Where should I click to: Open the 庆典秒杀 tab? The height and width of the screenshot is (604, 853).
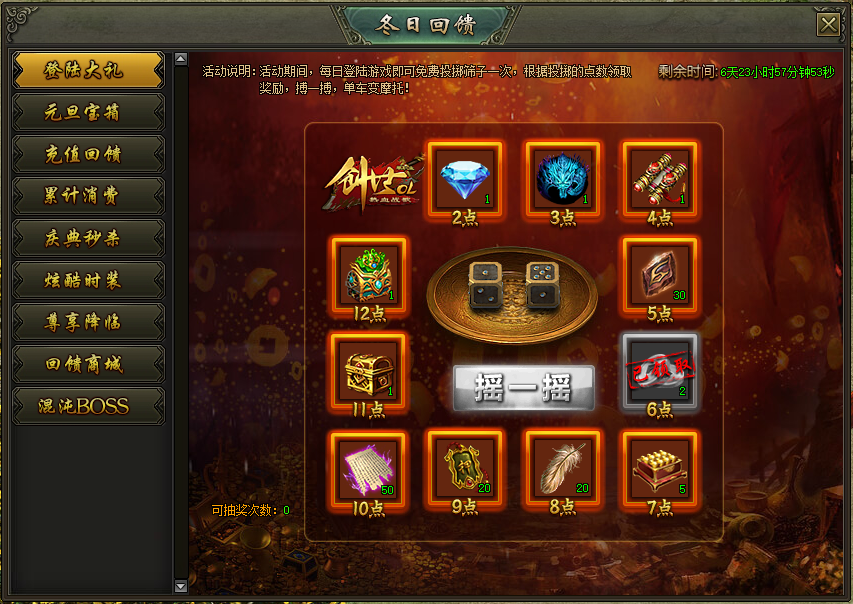tap(88, 238)
